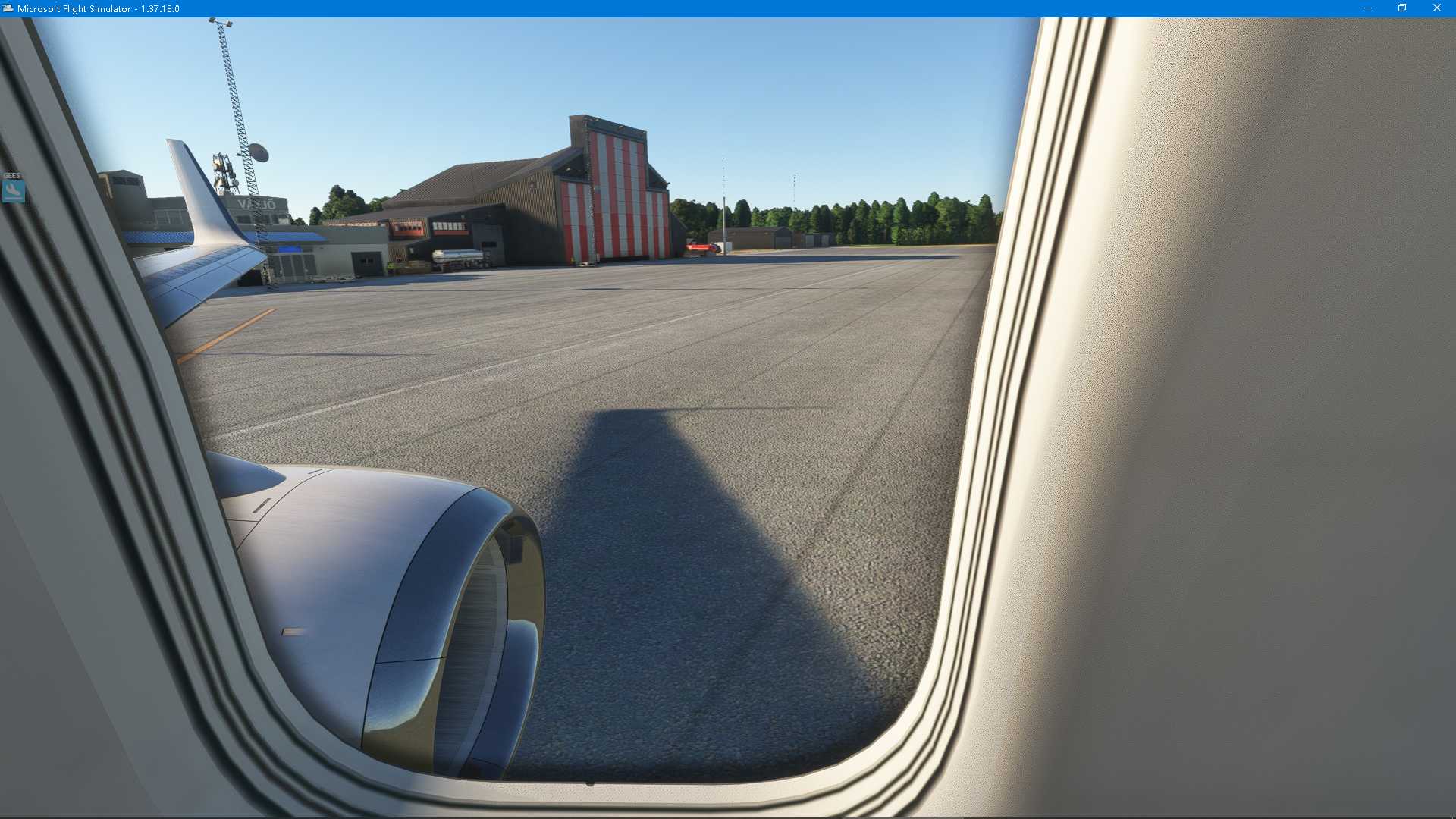Close the Microsoft Flight Simulator window
1456x819 pixels.
point(1437,9)
